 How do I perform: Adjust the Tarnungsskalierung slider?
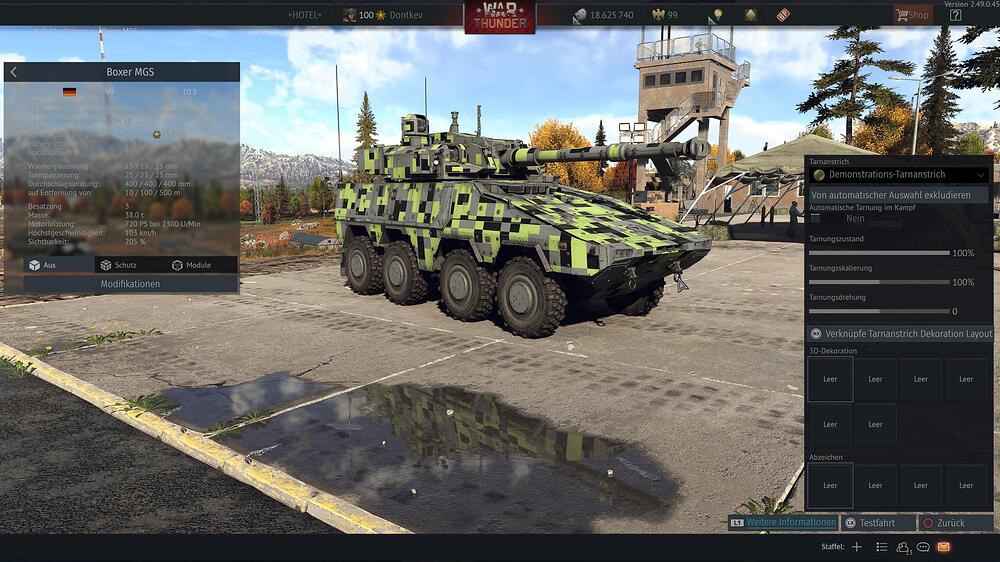(880, 282)
